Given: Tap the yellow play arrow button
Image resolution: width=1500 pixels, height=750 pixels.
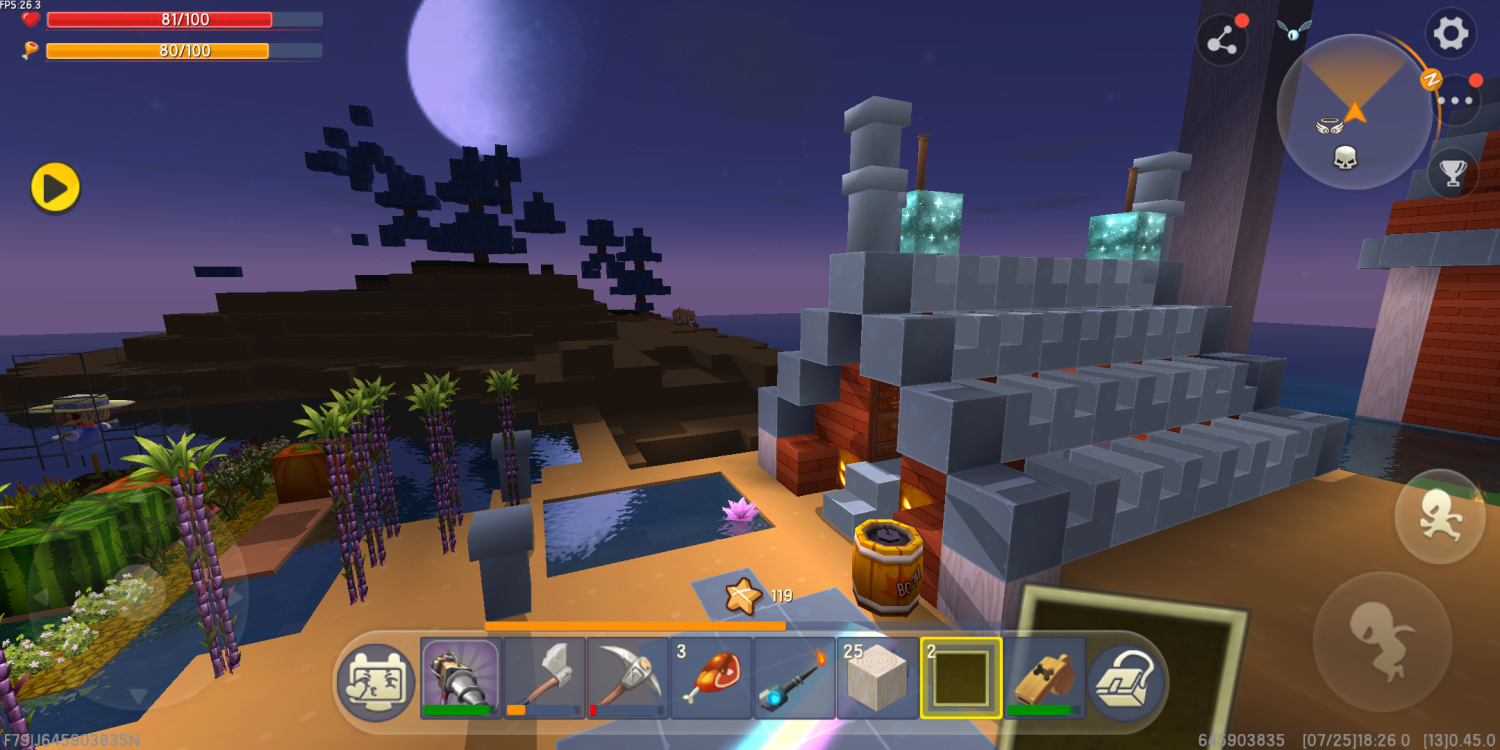Looking at the screenshot, I should [55, 187].
